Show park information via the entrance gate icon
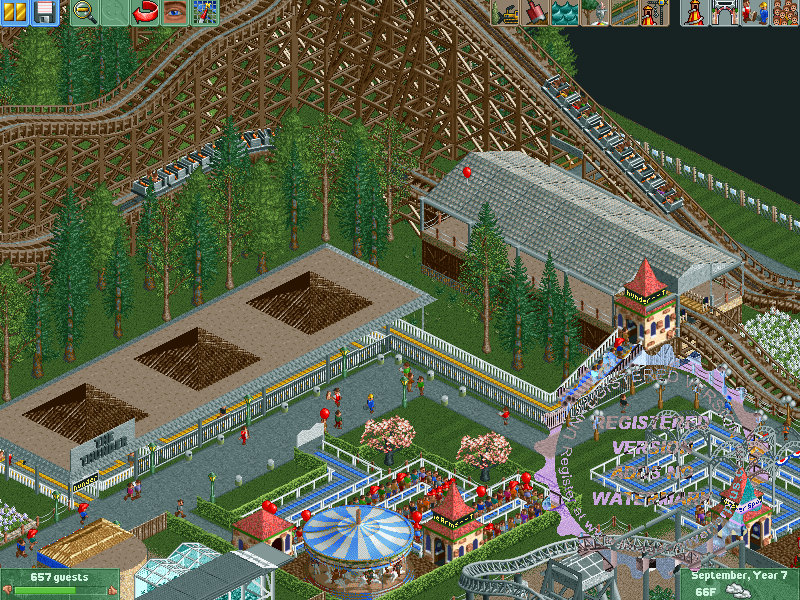800x600 pixels. (x=725, y=13)
